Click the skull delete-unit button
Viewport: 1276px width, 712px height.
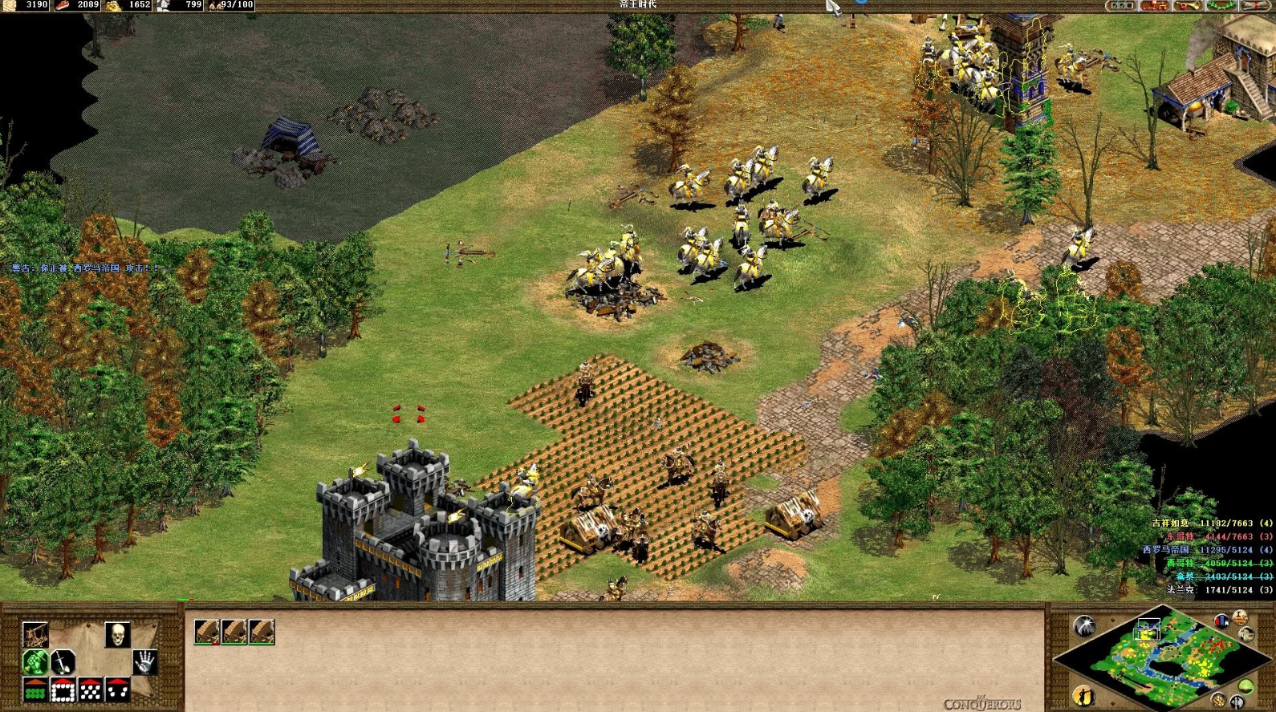118,634
